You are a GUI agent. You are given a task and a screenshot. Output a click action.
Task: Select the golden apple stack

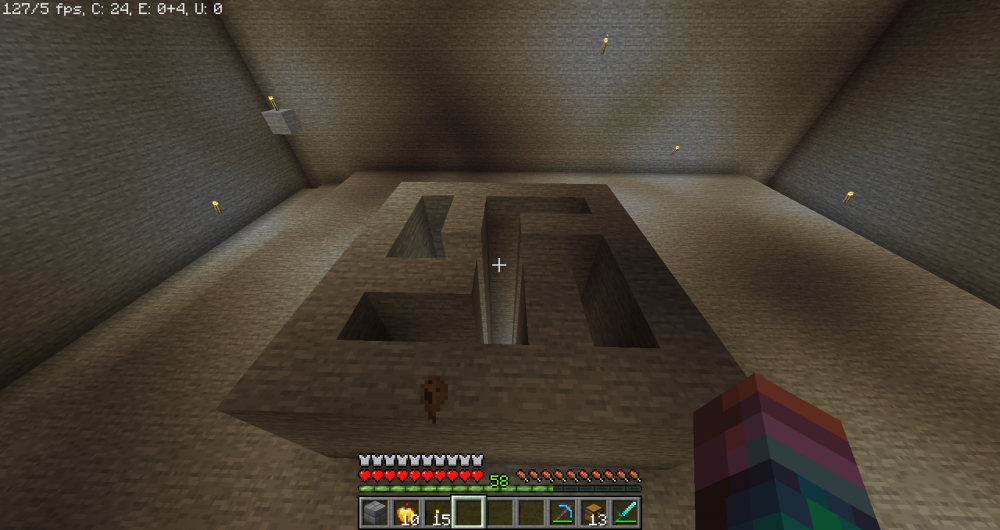click(x=406, y=513)
